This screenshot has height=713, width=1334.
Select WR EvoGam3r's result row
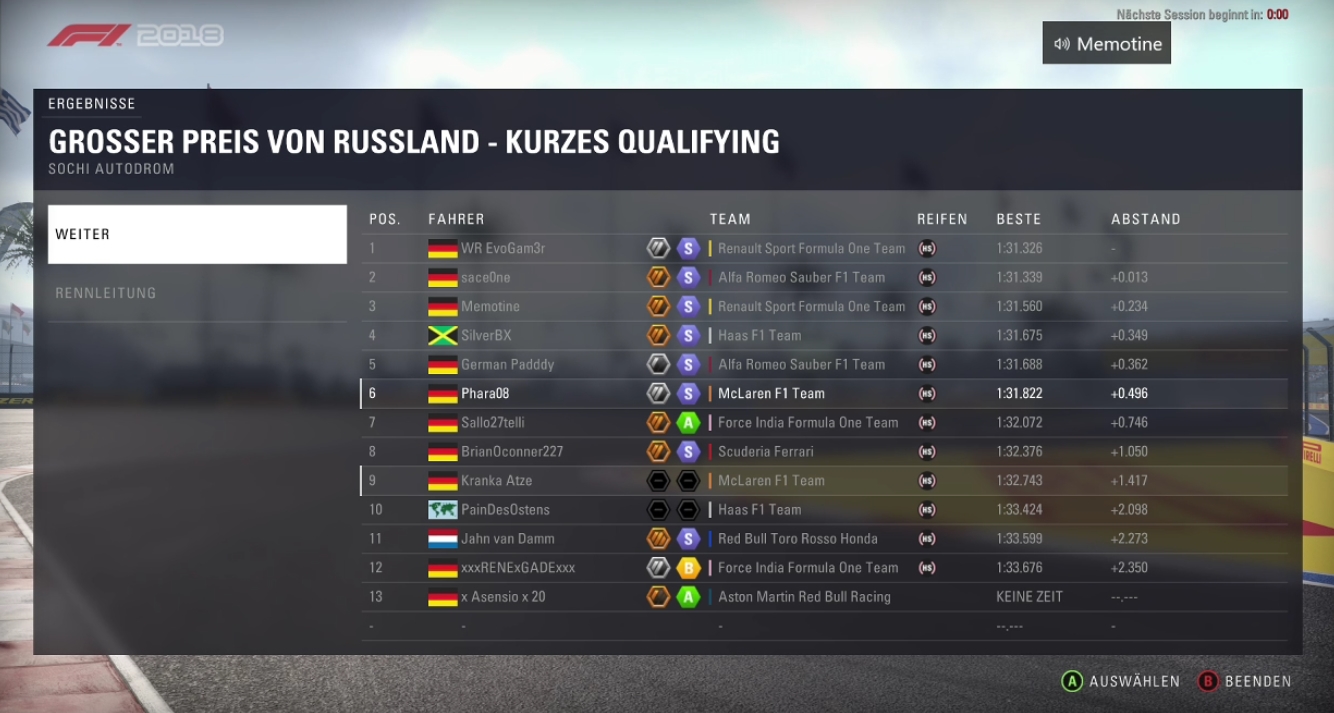pyautogui.click(x=503, y=248)
